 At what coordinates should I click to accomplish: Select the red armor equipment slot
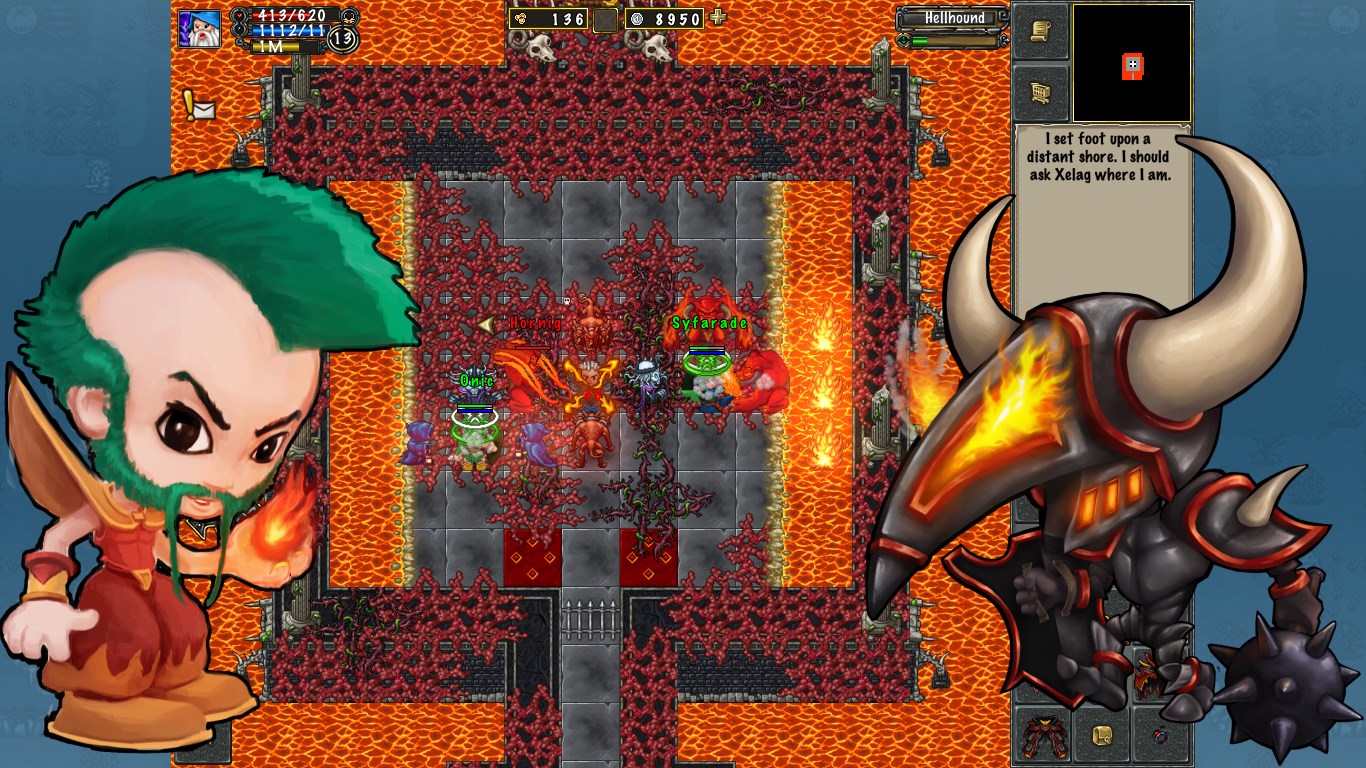coord(1043,736)
